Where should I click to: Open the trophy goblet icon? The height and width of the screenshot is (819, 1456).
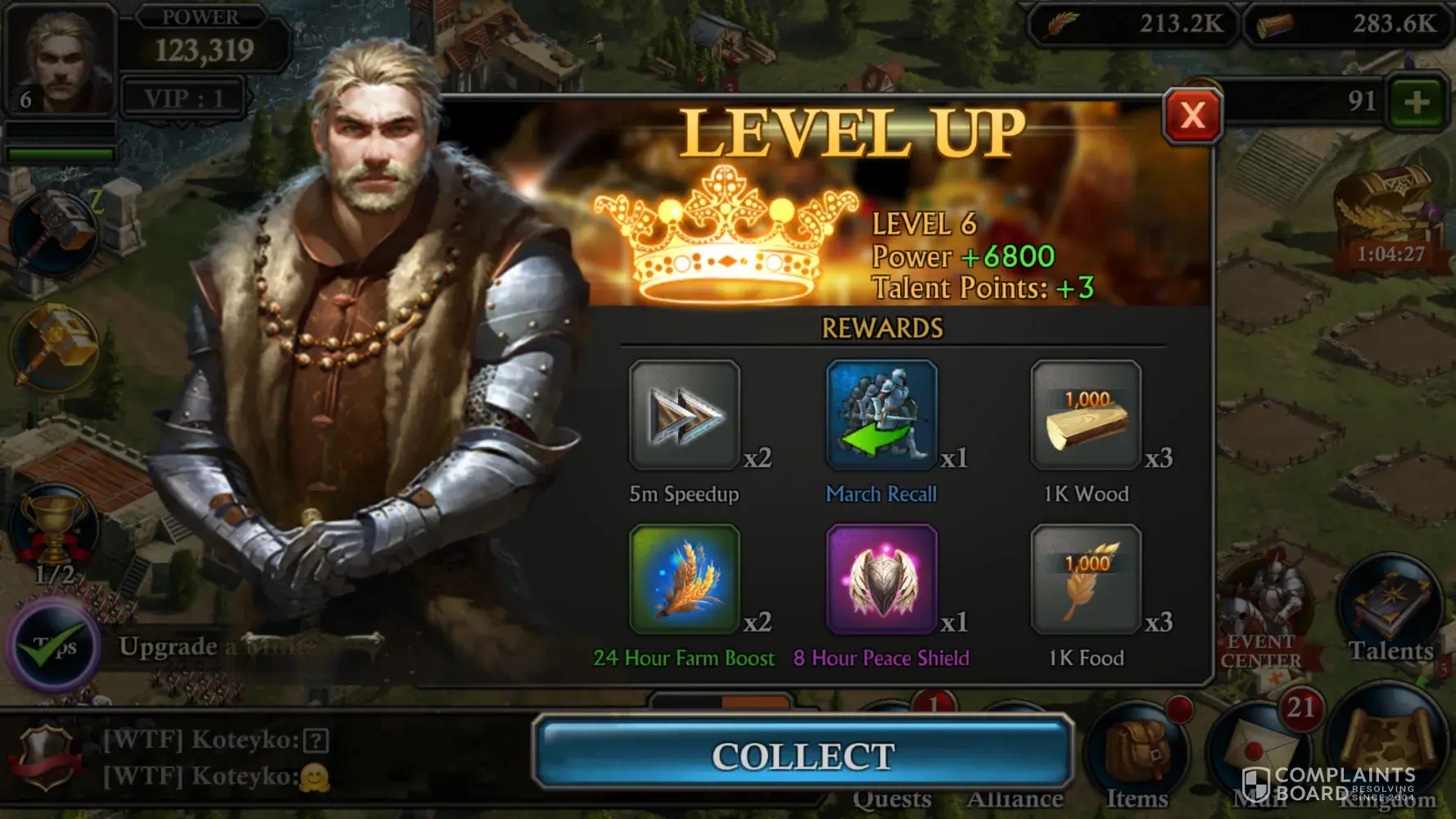click(54, 530)
